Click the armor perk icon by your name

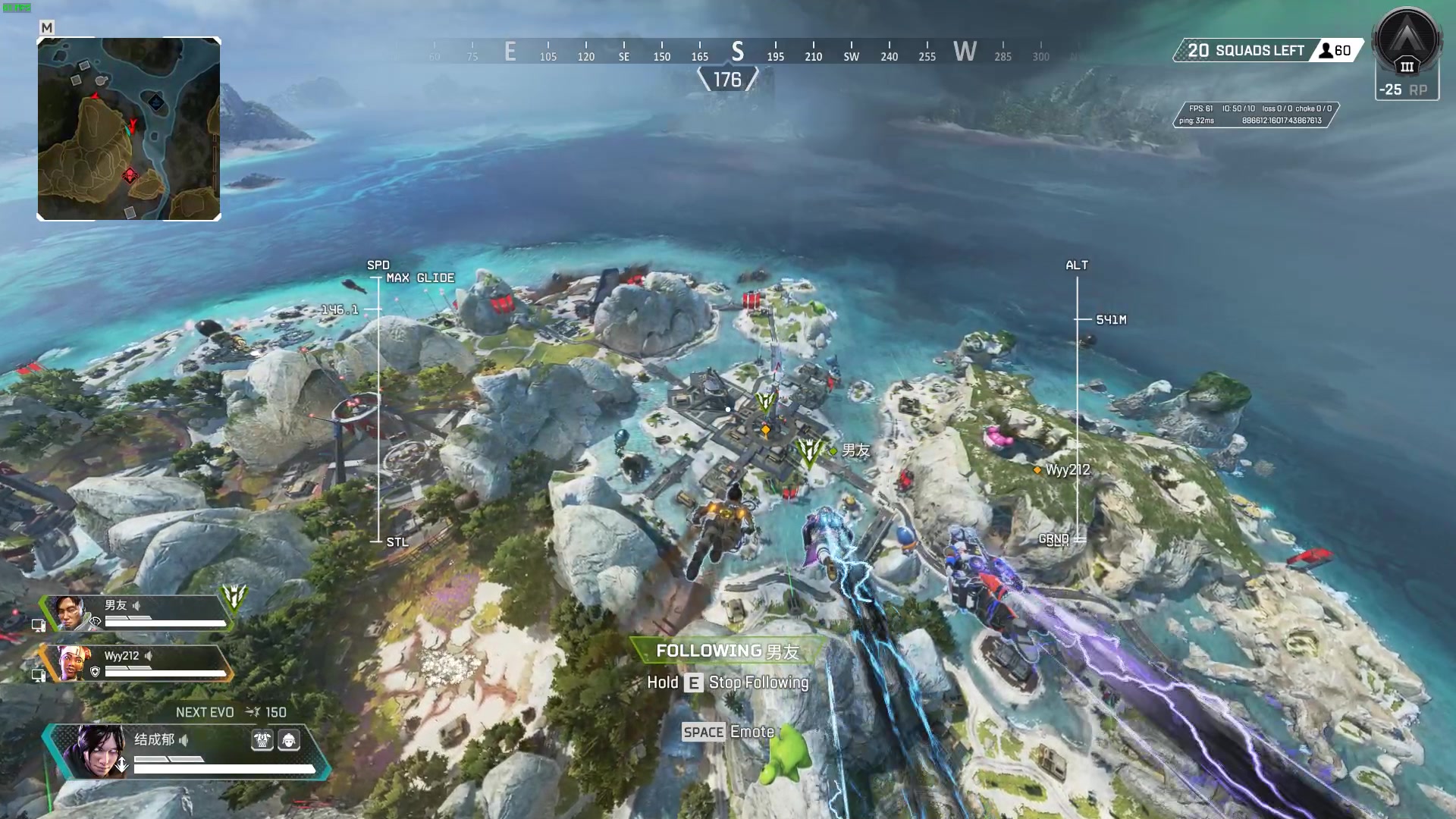click(x=262, y=740)
